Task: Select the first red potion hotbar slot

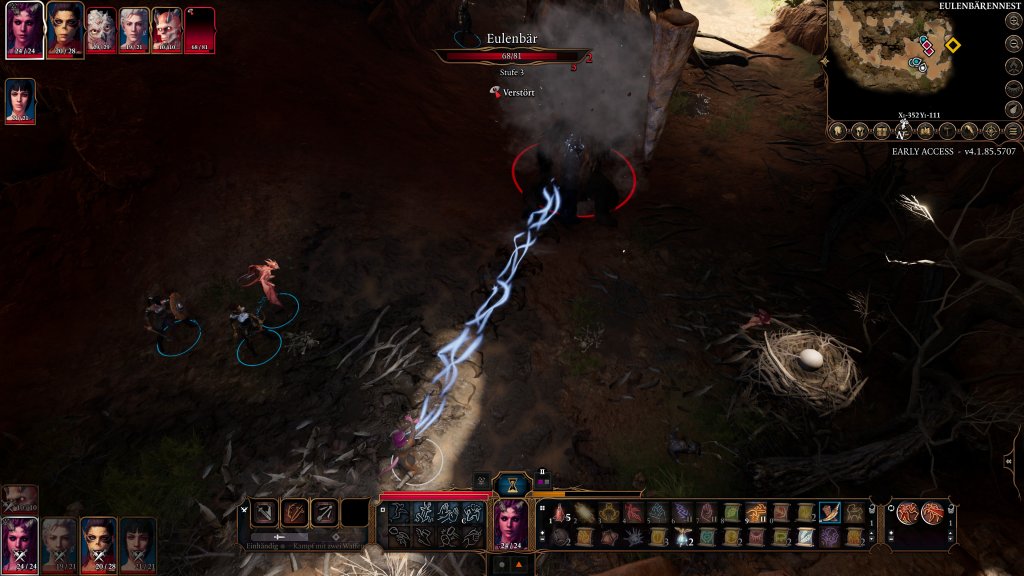Action: click(x=560, y=513)
